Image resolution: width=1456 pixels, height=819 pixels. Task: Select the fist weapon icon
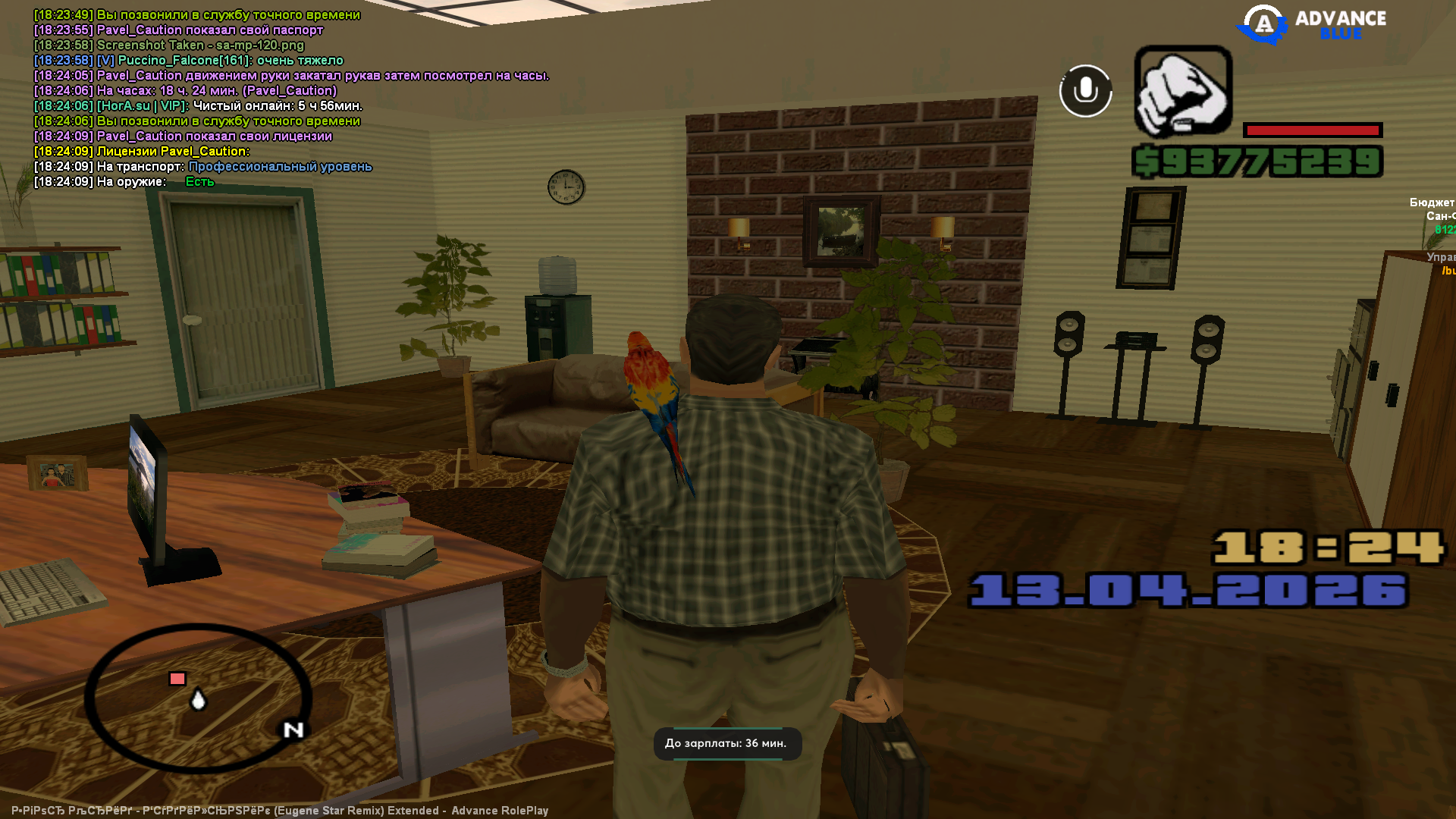(x=1182, y=92)
